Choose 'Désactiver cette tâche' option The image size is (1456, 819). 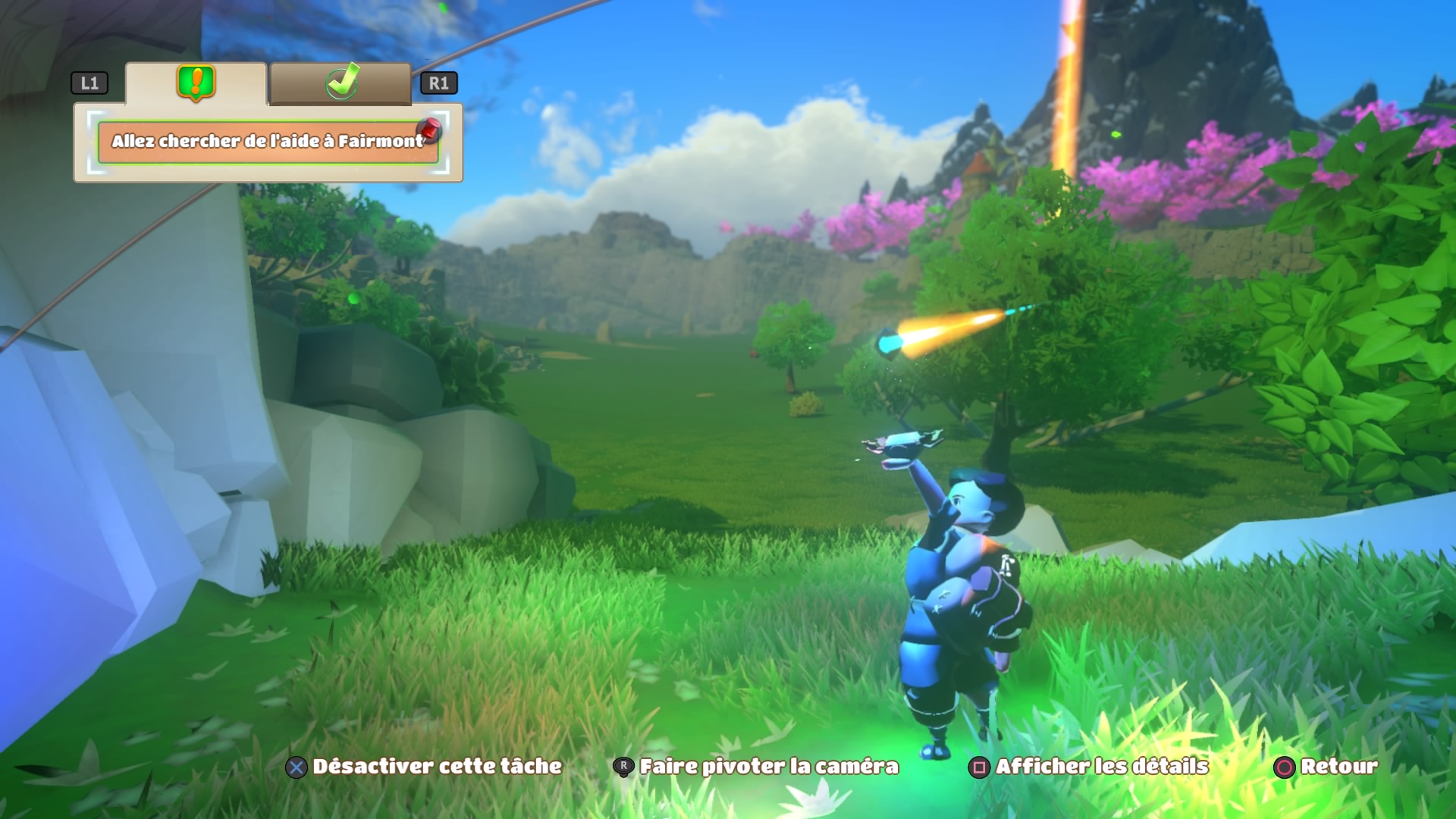tap(424, 767)
